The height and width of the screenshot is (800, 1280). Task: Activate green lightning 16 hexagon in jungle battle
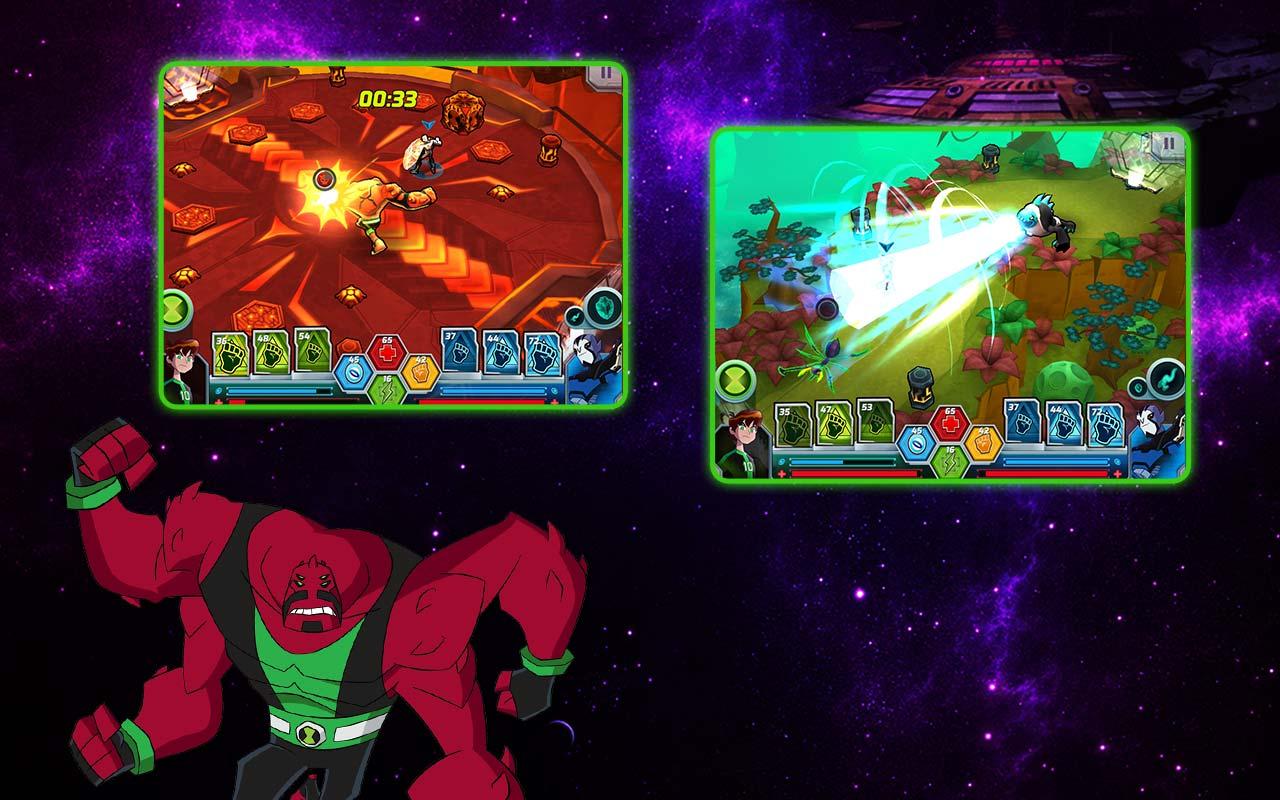click(950, 461)
